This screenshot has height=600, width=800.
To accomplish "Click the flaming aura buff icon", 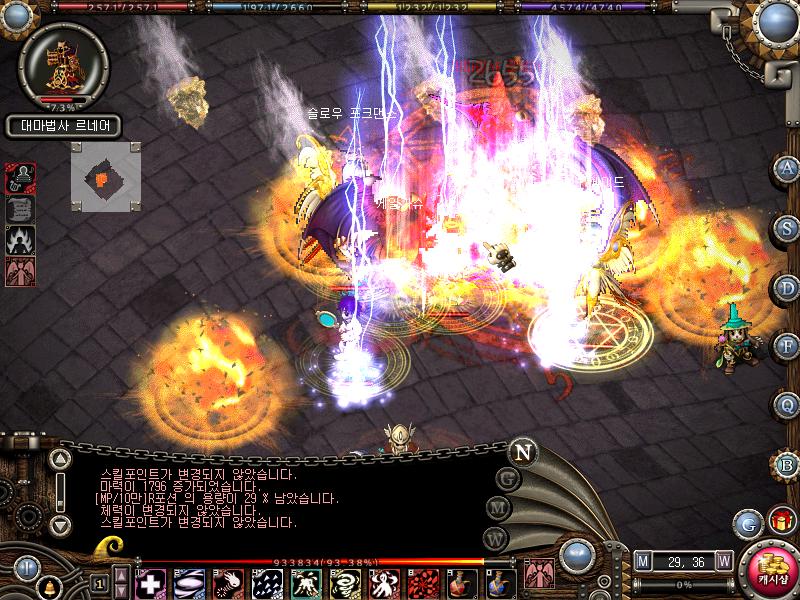I will pyautogui.click(x=21, y=240).
